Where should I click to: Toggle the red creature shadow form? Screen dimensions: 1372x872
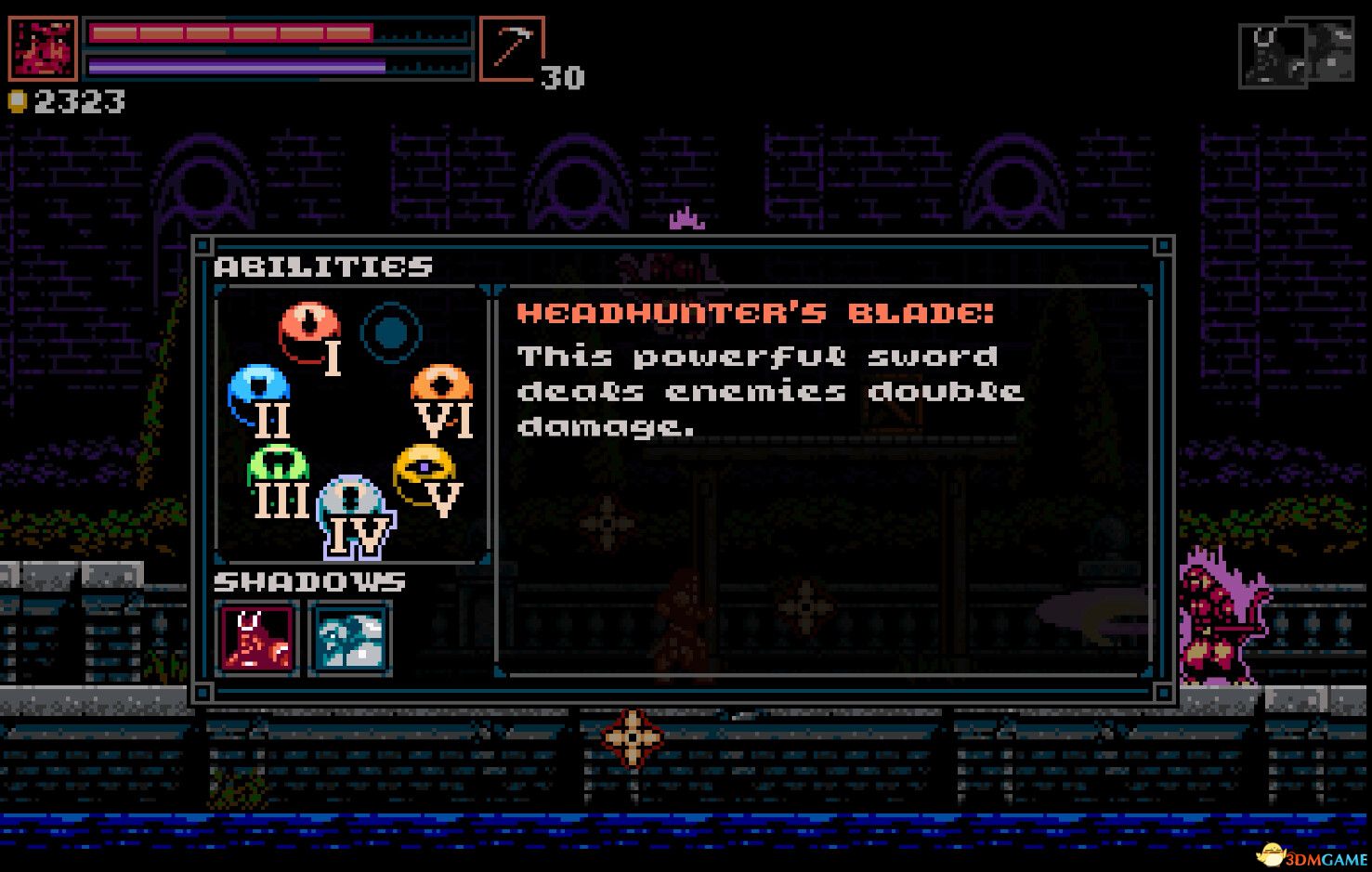click(x=257, y=639)
